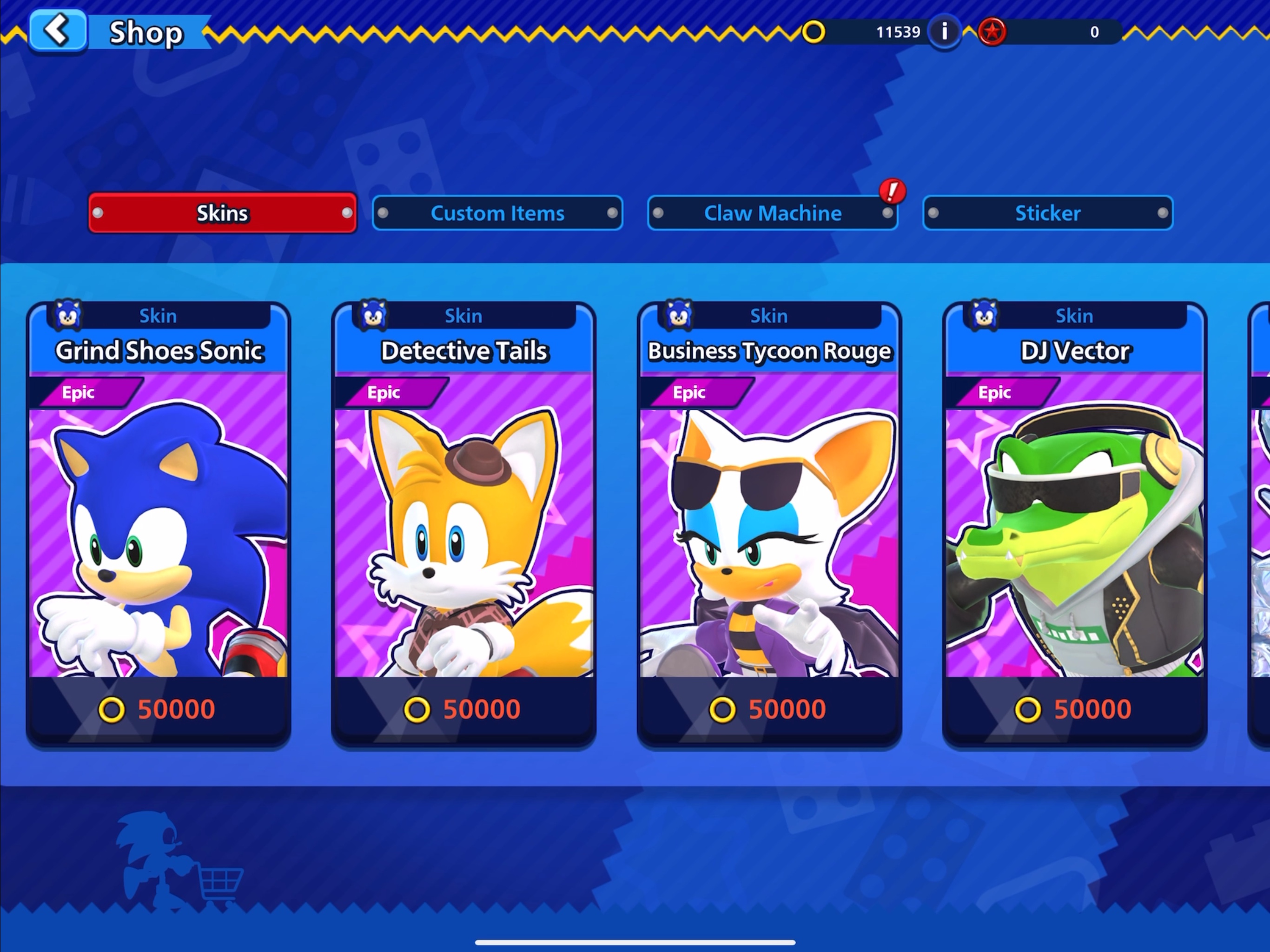
Task: Show the Sticker tab
Action: coord(1047,213)
